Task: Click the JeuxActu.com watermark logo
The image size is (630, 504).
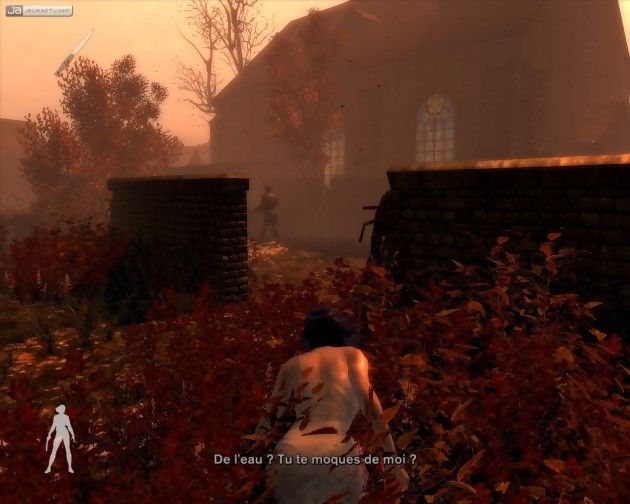Action: pos(39,11)
